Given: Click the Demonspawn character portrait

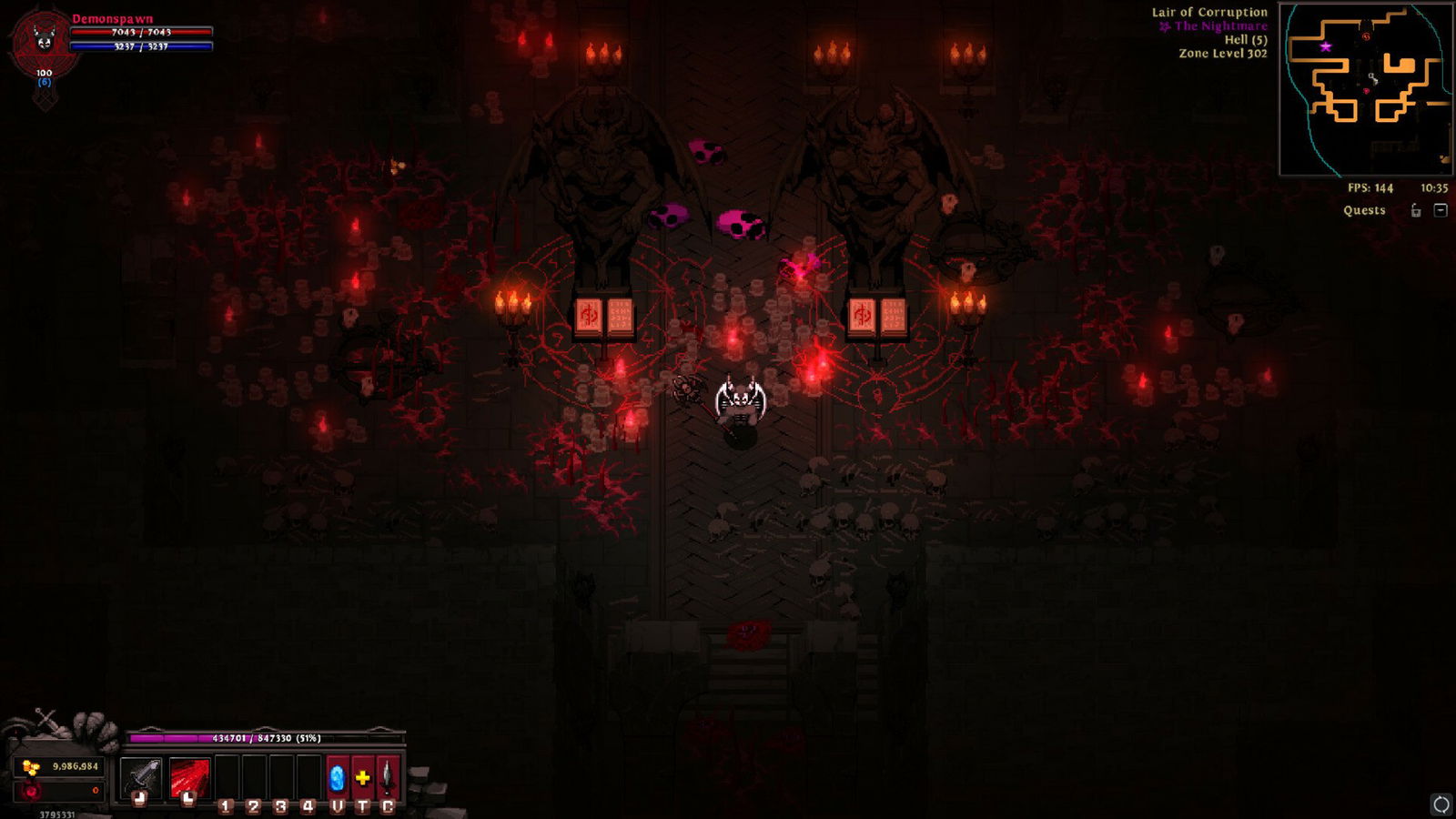Looking at the screenshot, I should pyautogui.click(x=43, y=41).
